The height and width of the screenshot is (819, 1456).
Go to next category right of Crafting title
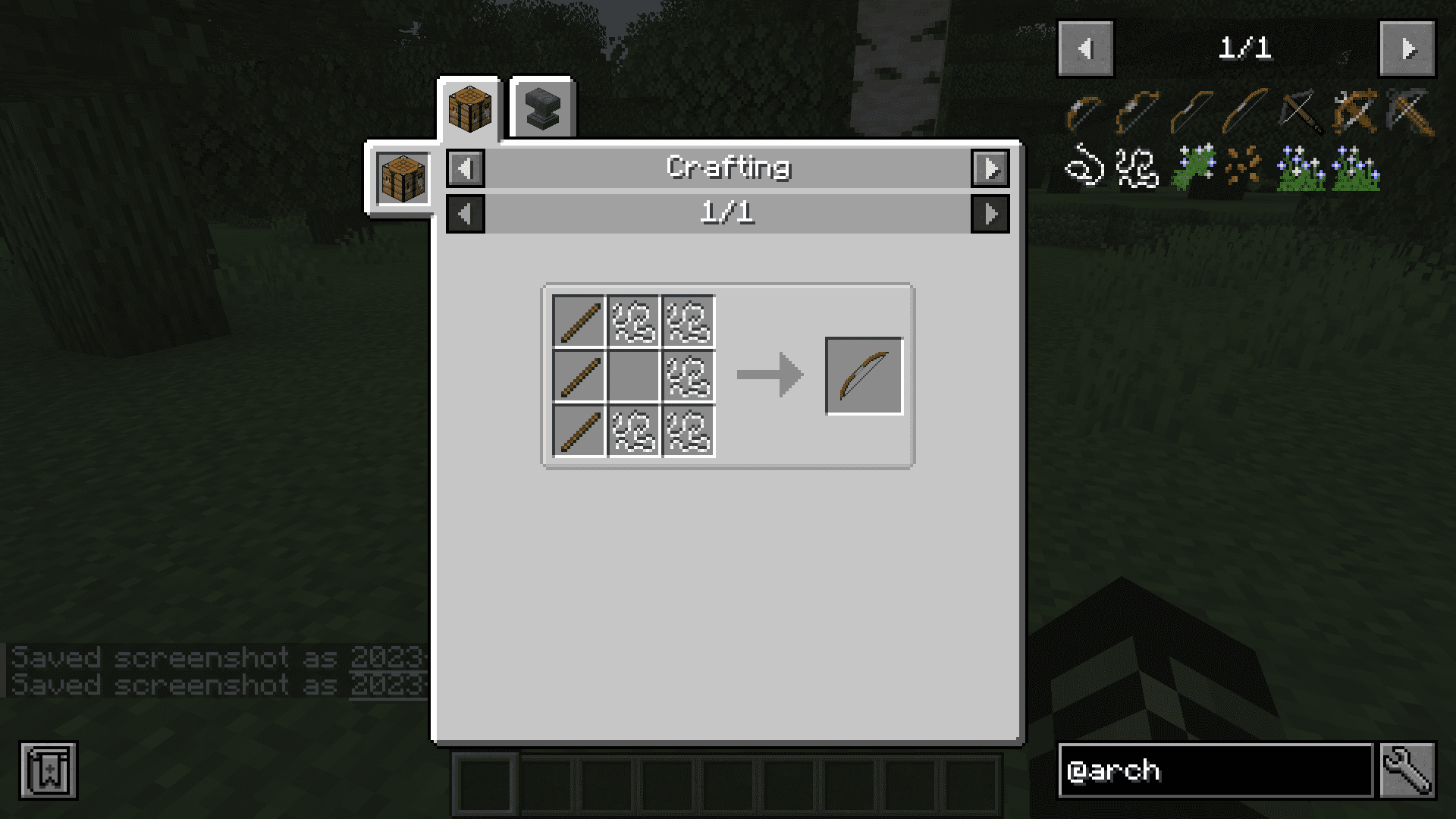coord(990,168)
